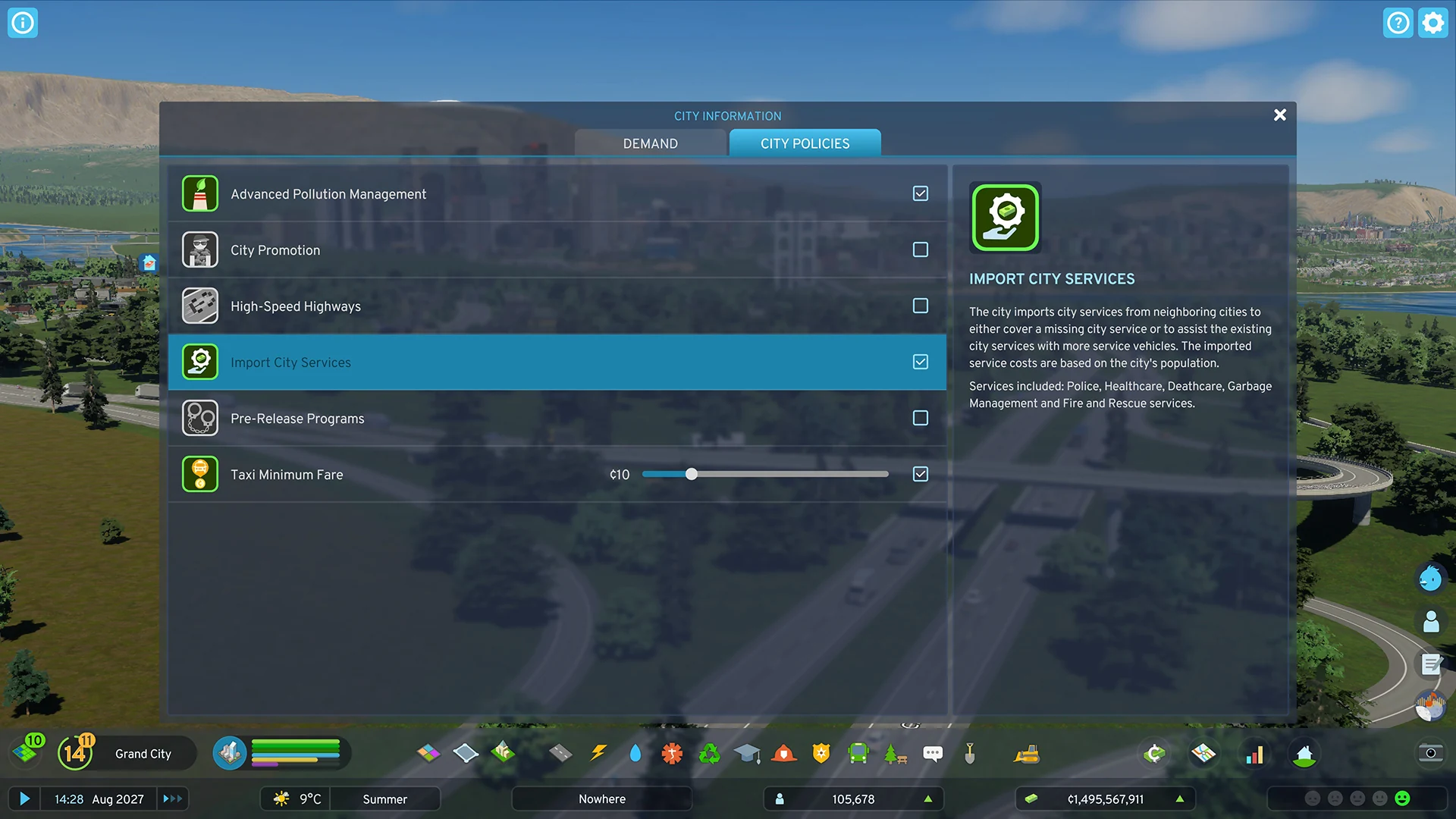Open the Garbage Management service menu
1456x819 pixels.
pos(709,753)
